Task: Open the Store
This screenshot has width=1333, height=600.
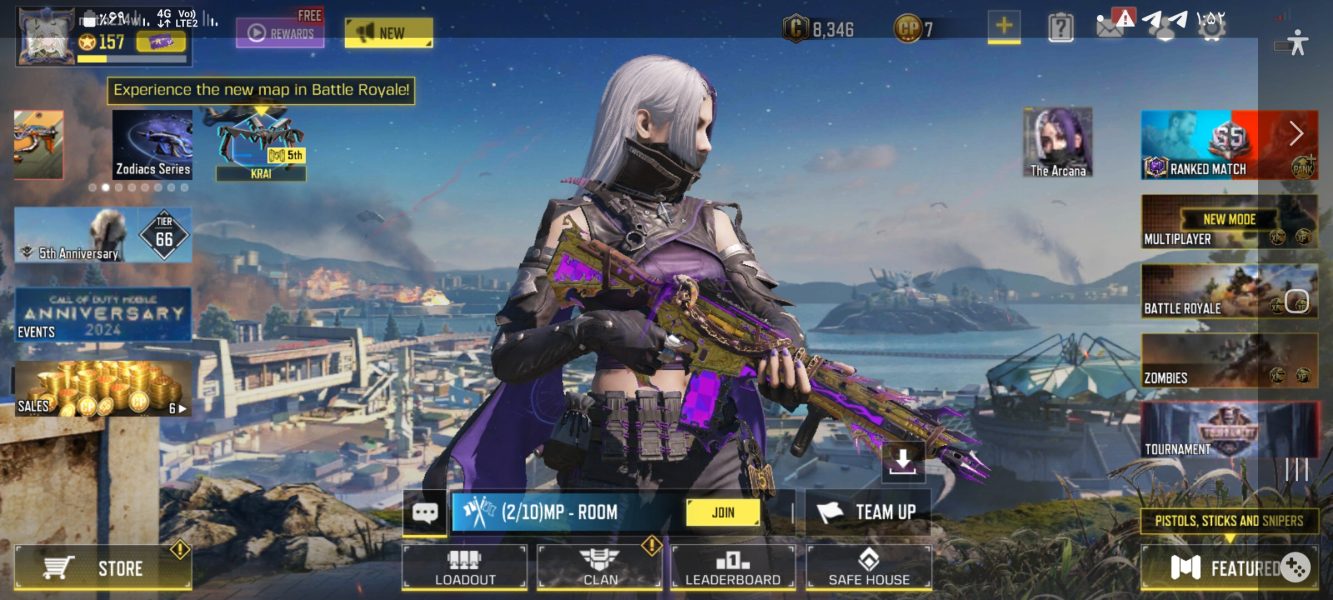Action: (103, 567)
